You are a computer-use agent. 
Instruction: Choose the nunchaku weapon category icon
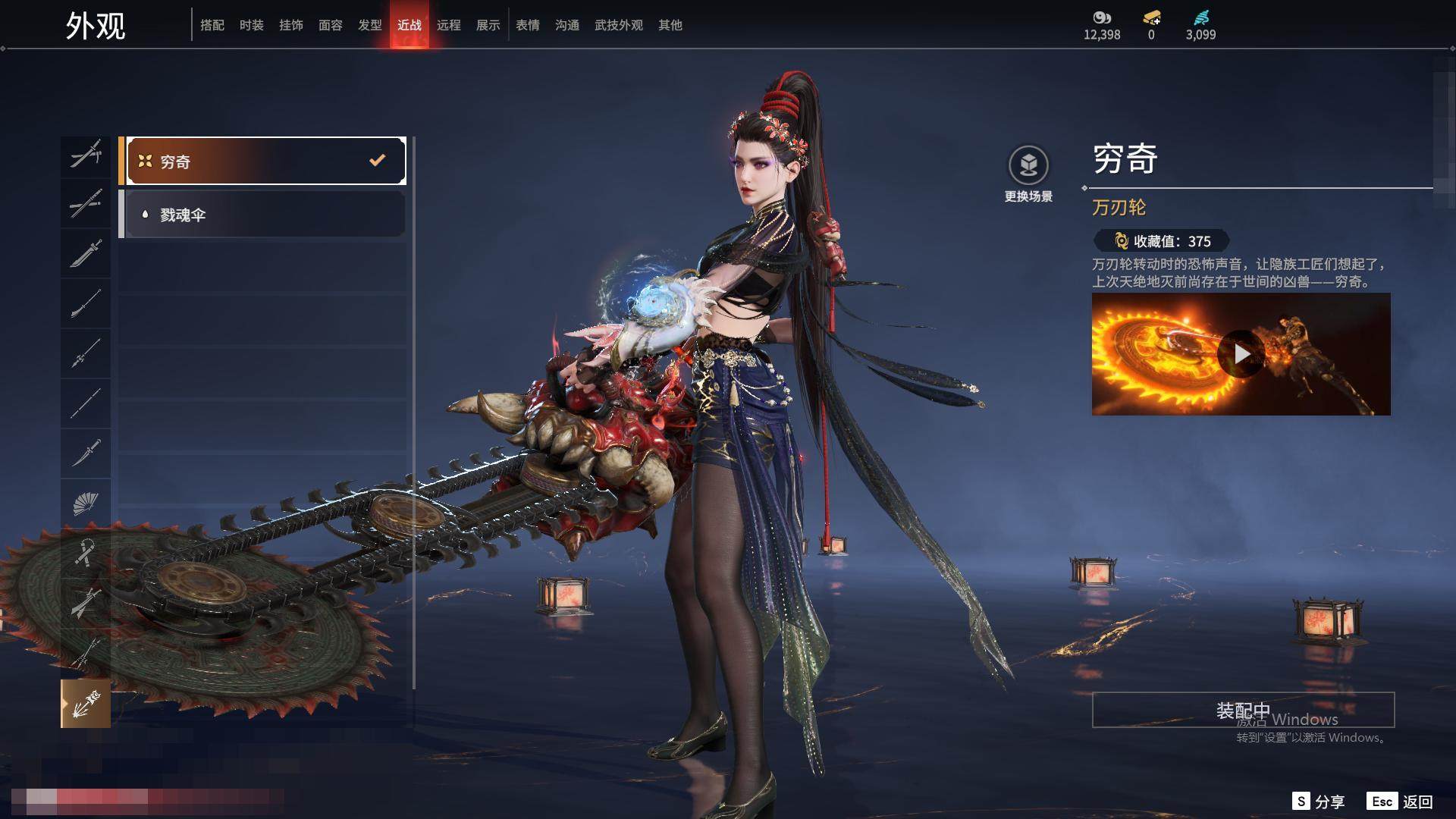pyautogui.click(x=86, y=554)
